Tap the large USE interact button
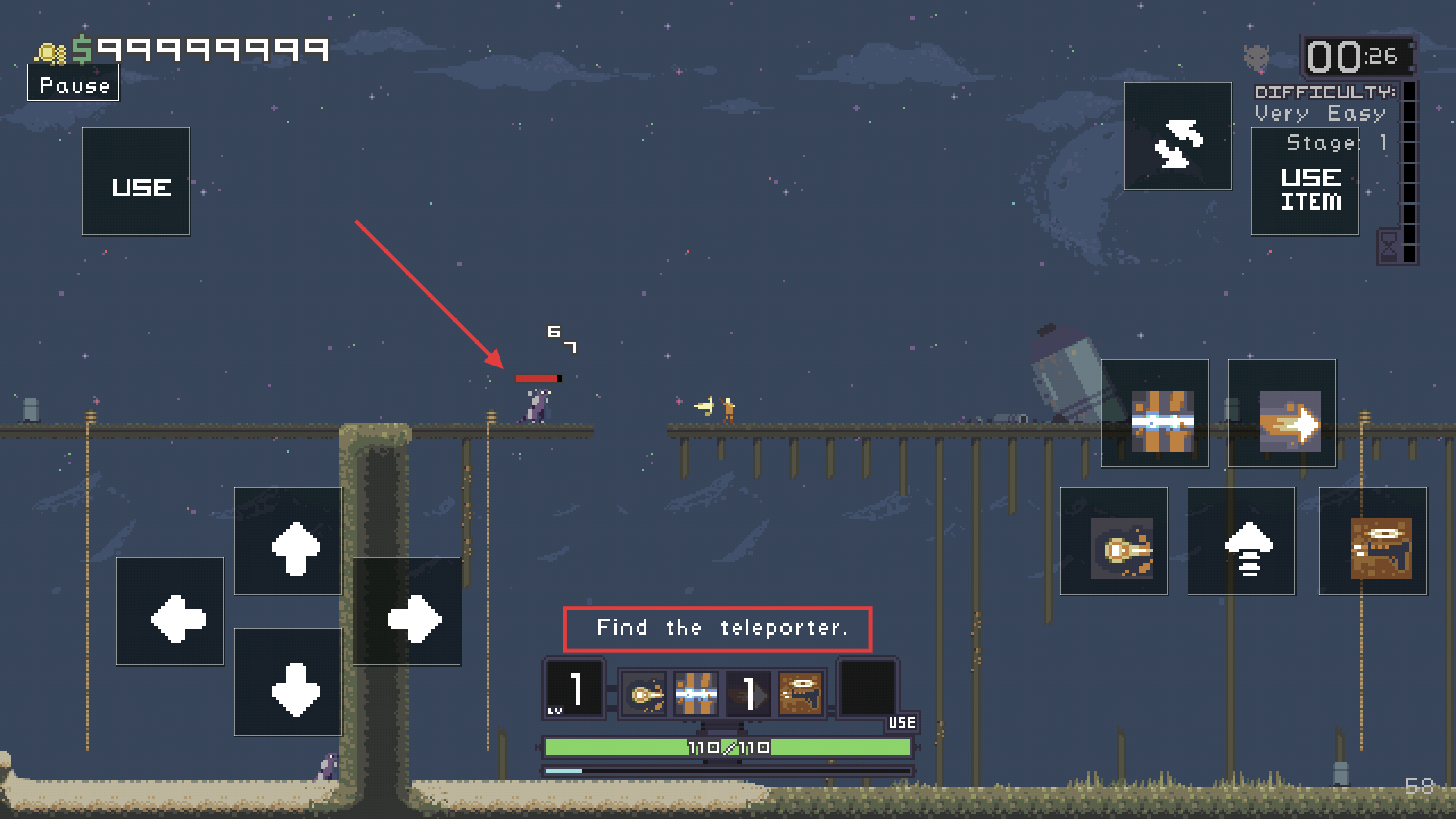 click(136, 182)
